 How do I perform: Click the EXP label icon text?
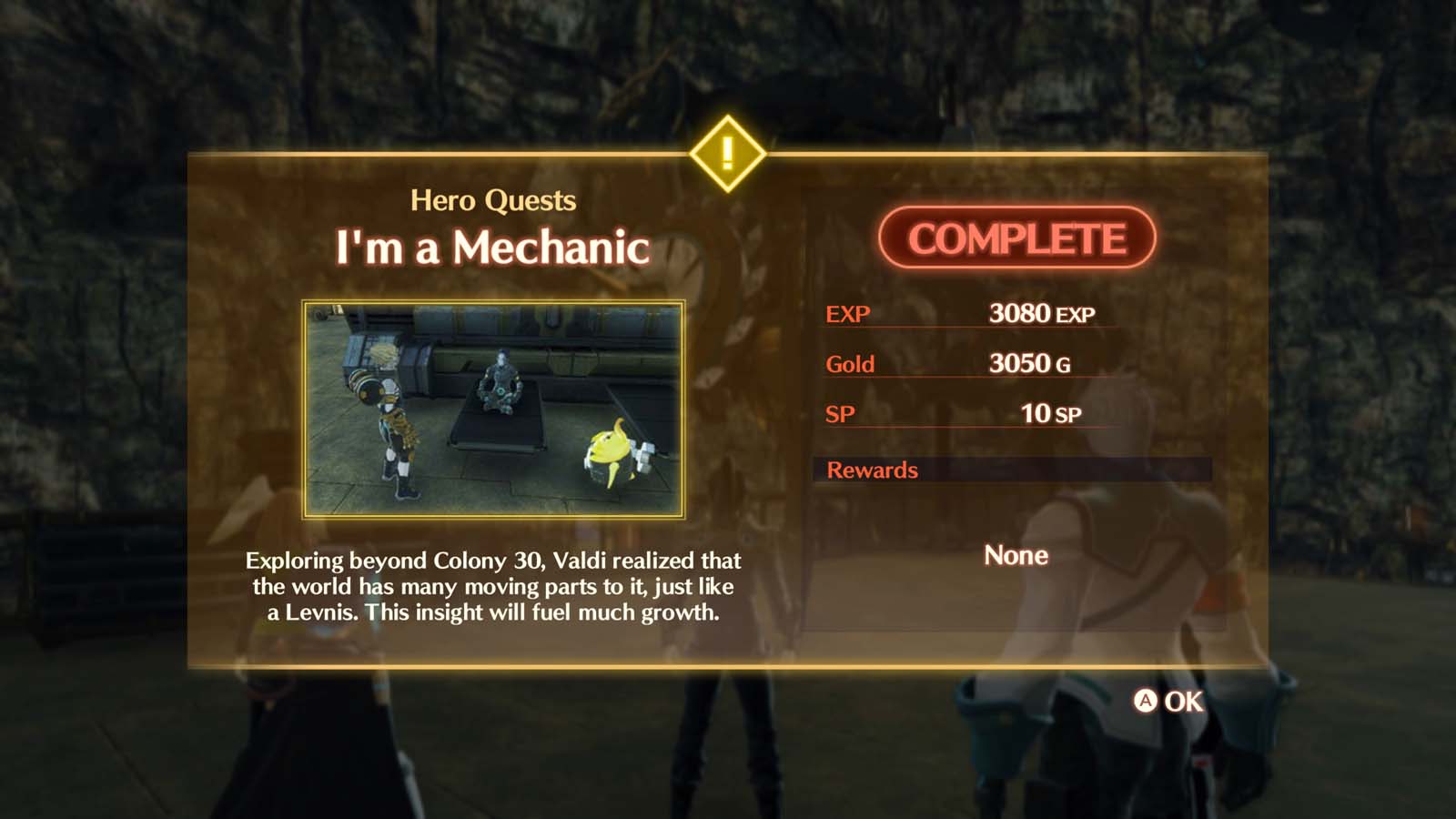(x=846, y=313)
